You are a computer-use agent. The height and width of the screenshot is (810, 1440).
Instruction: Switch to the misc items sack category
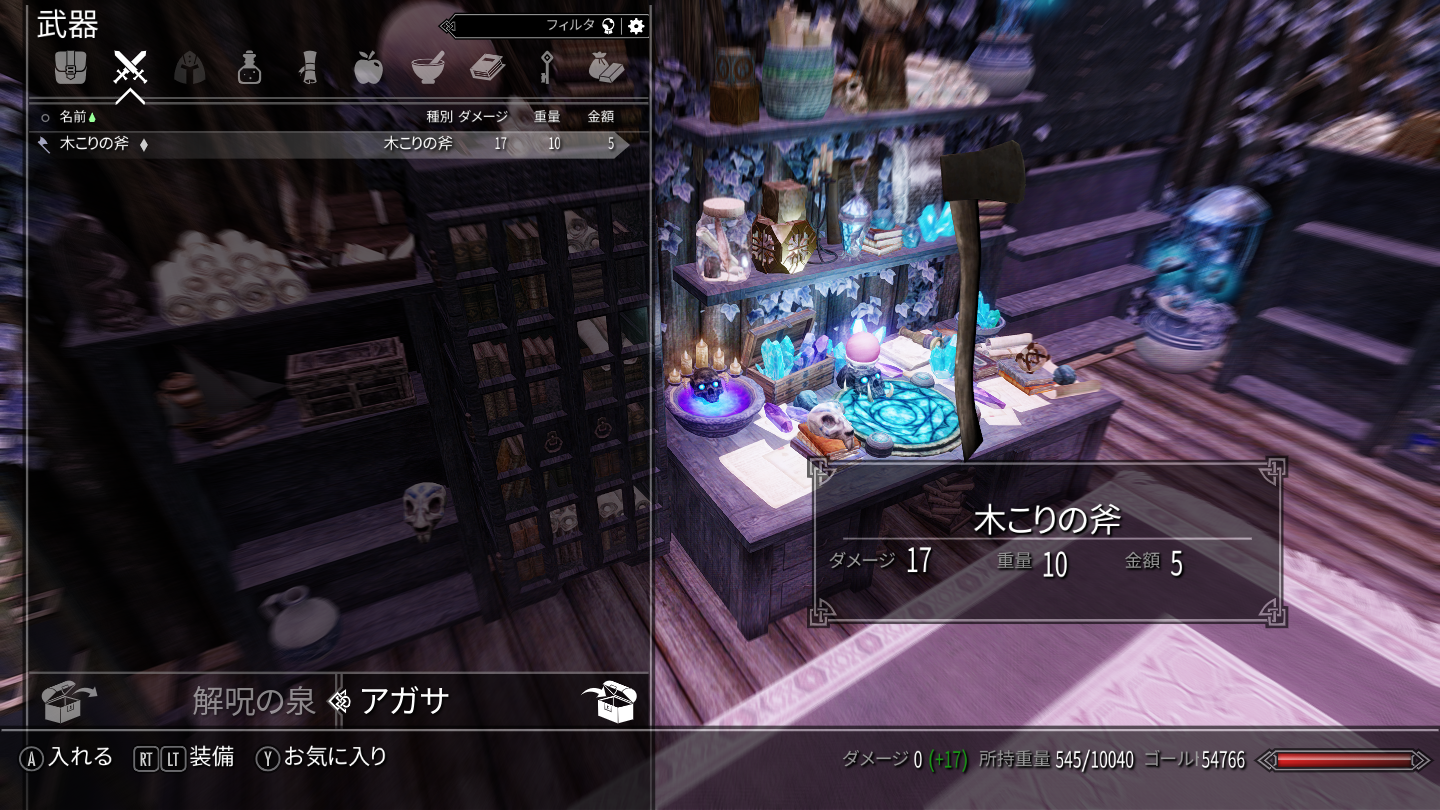click(x=606, y=68)
